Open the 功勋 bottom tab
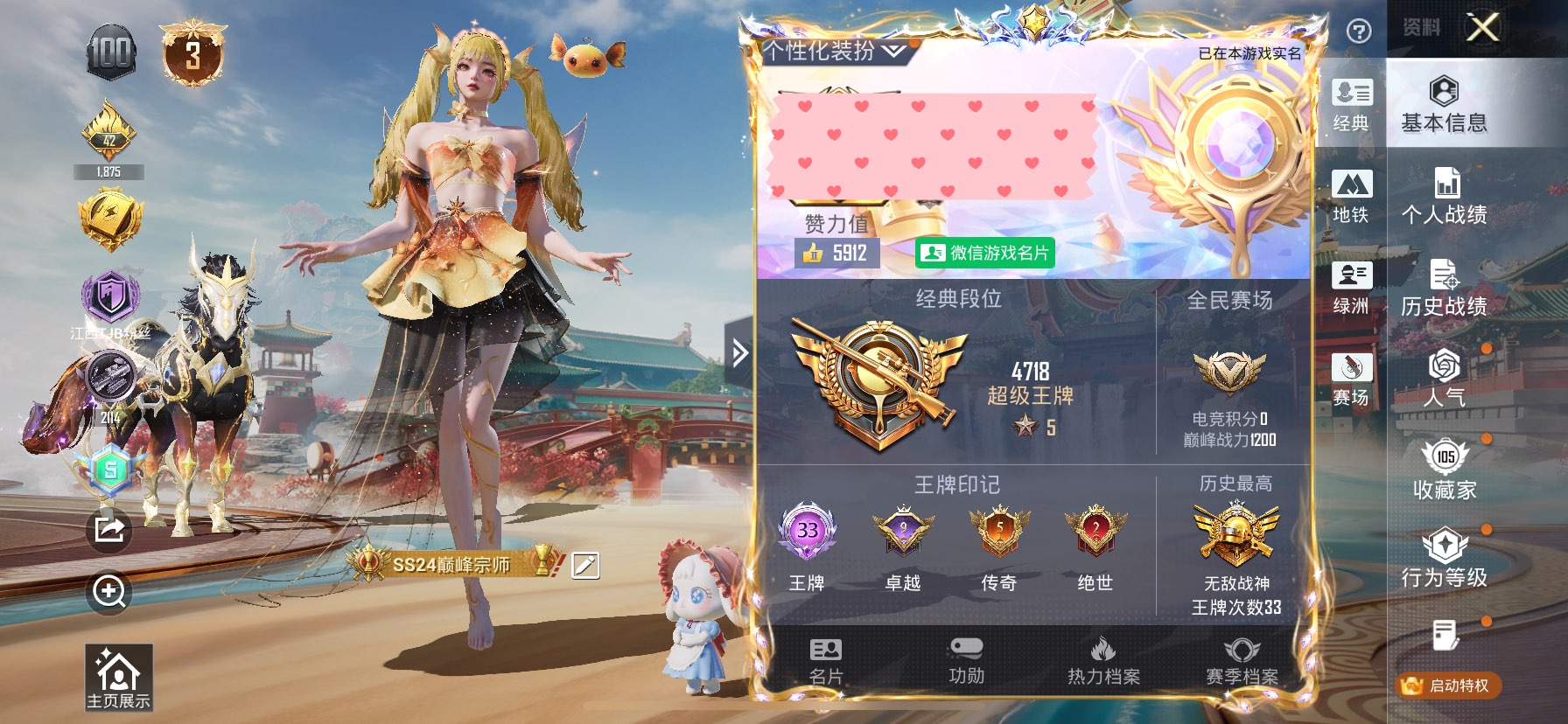The image size is (1568, 724). [x=966, y=661]
